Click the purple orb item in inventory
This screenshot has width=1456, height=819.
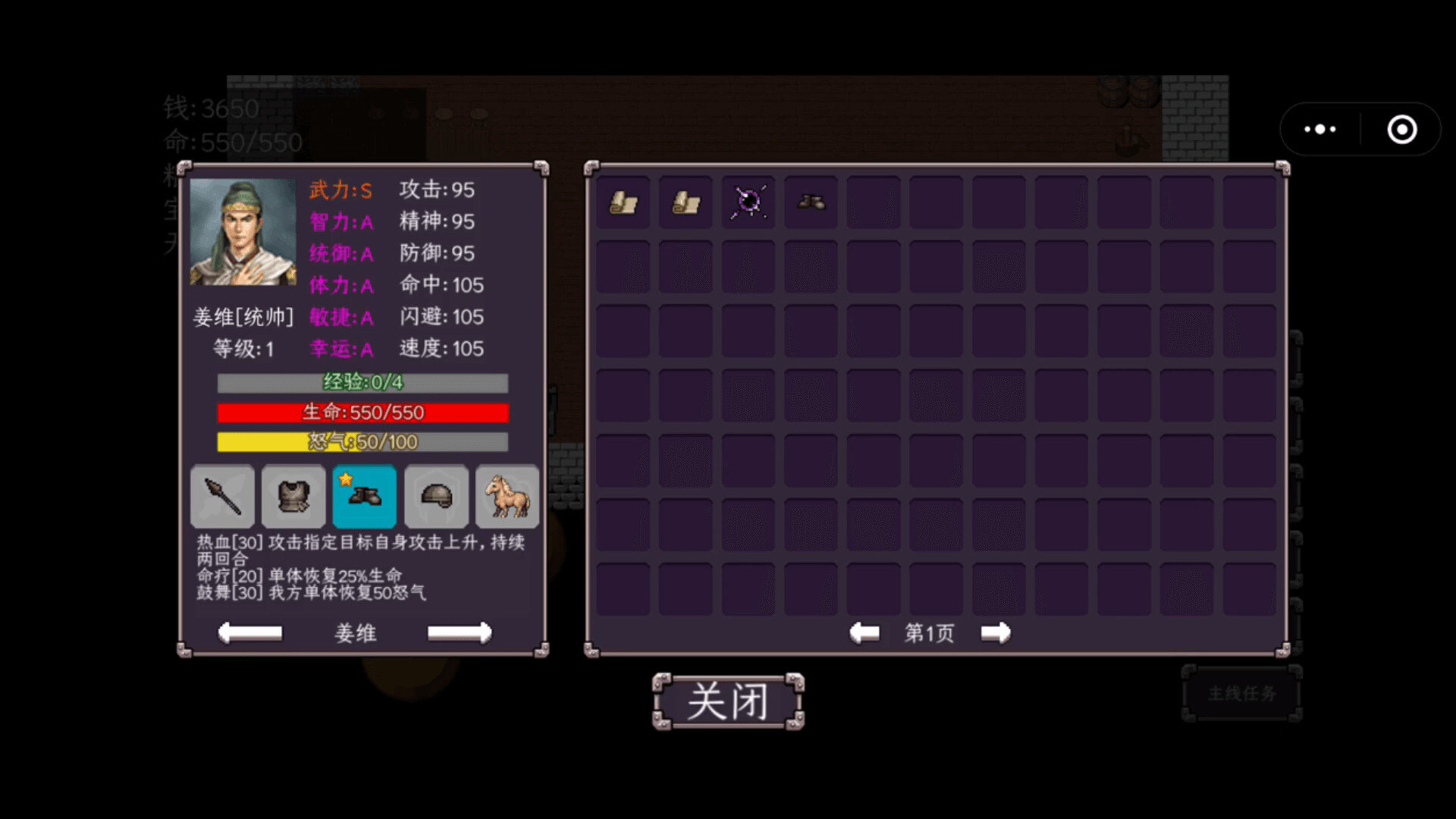tap(748, 202)
